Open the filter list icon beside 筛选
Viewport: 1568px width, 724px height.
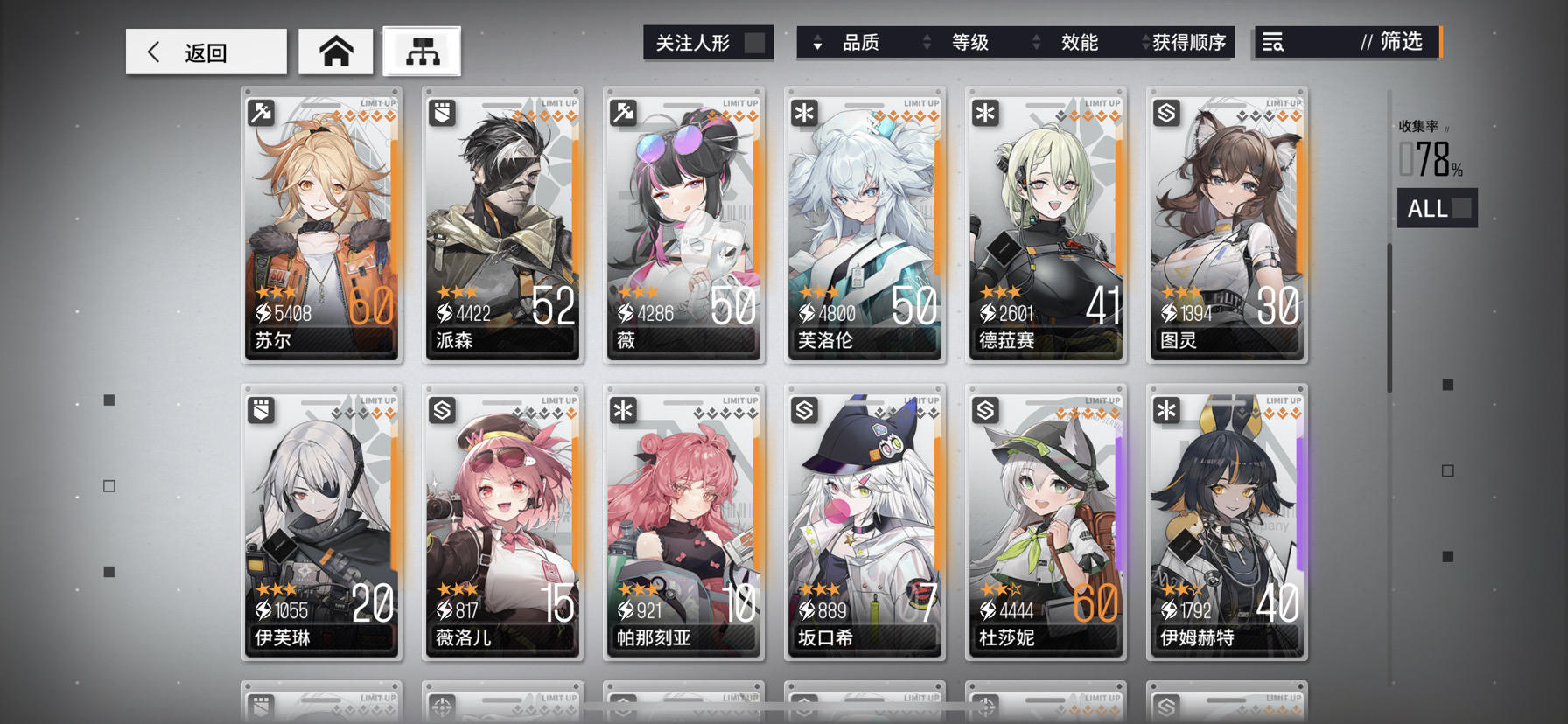[1274, 42]
